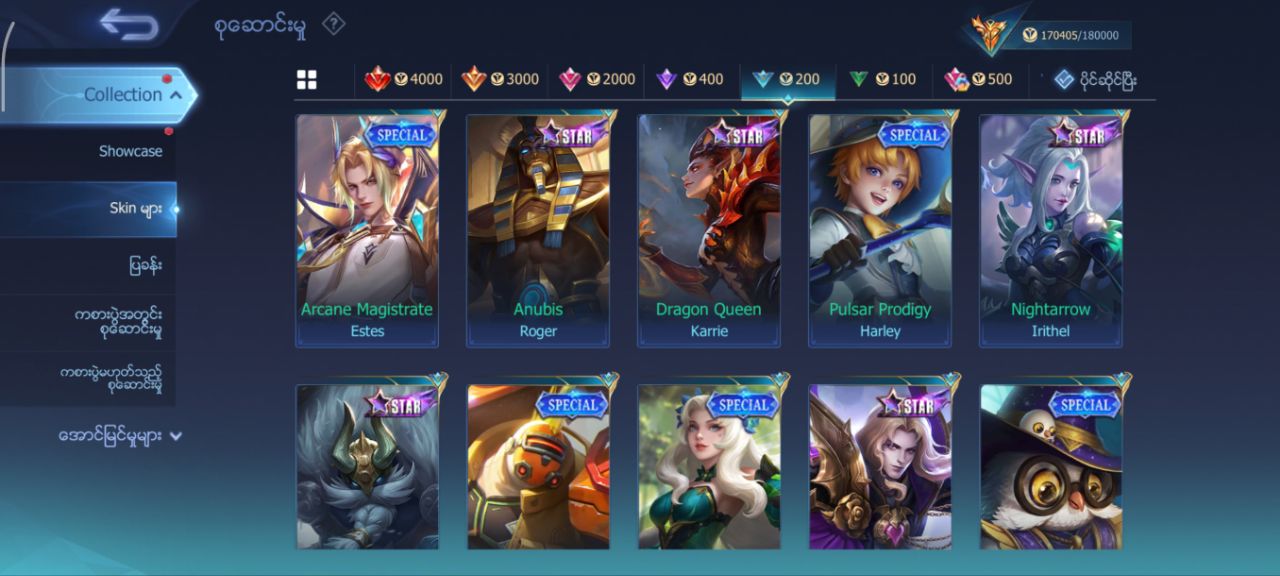Show all skins with the grid icon
The width and height of the screenshot is (1280, 576).
coord(307,80)
